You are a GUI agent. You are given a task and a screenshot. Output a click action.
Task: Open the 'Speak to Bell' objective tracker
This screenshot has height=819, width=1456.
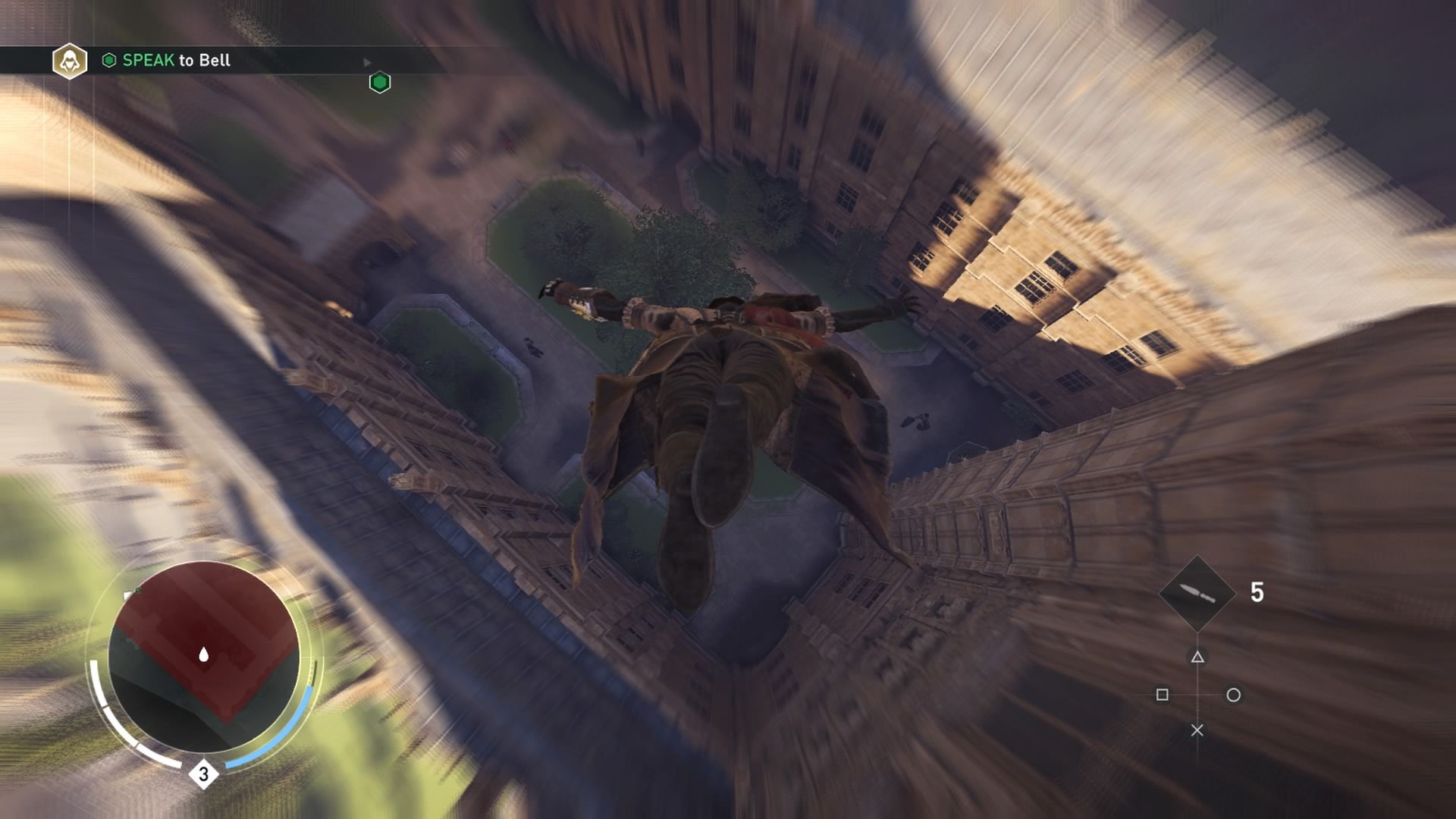pos(176,61)
